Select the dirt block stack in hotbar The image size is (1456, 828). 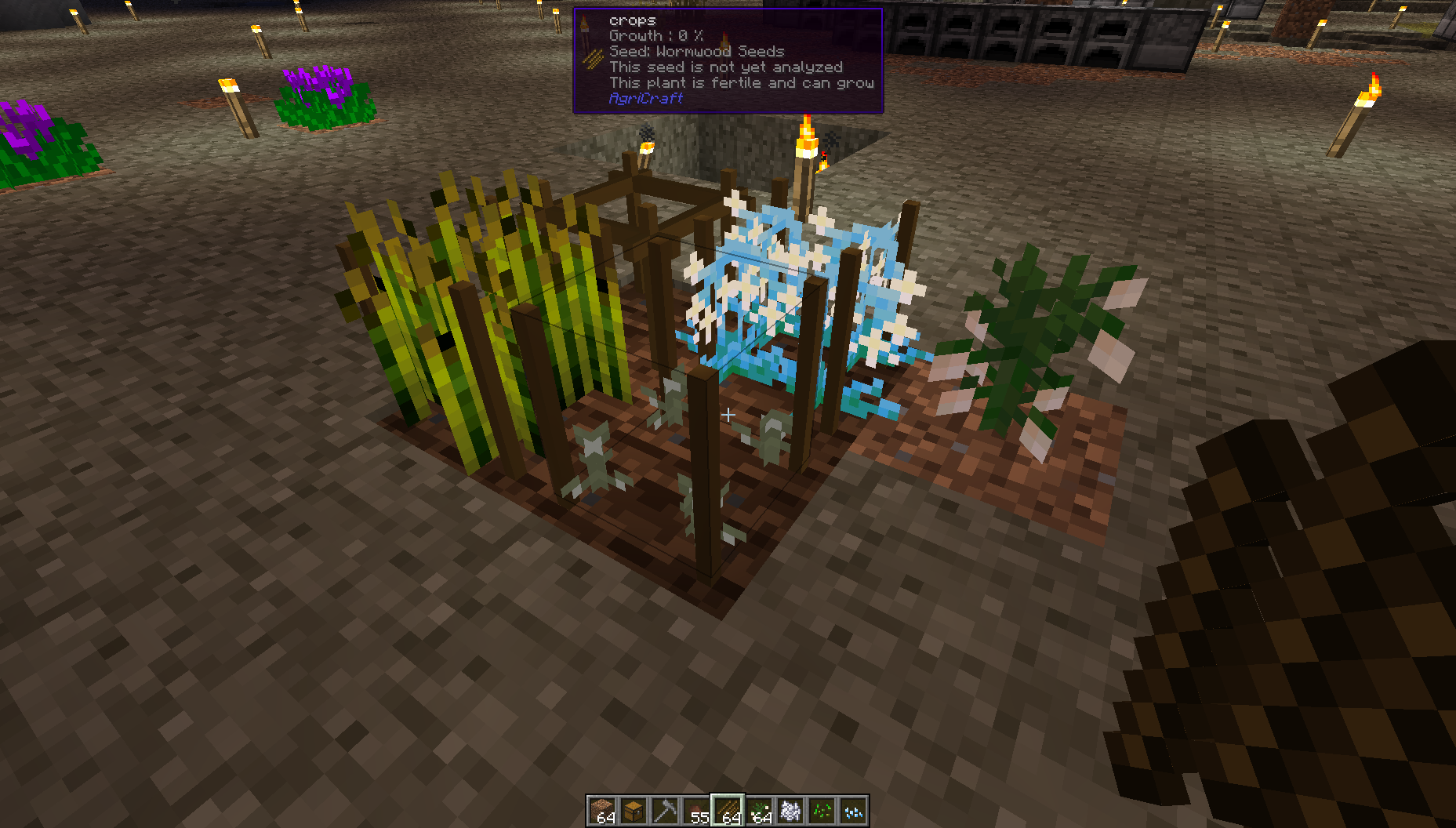[602, 811]
